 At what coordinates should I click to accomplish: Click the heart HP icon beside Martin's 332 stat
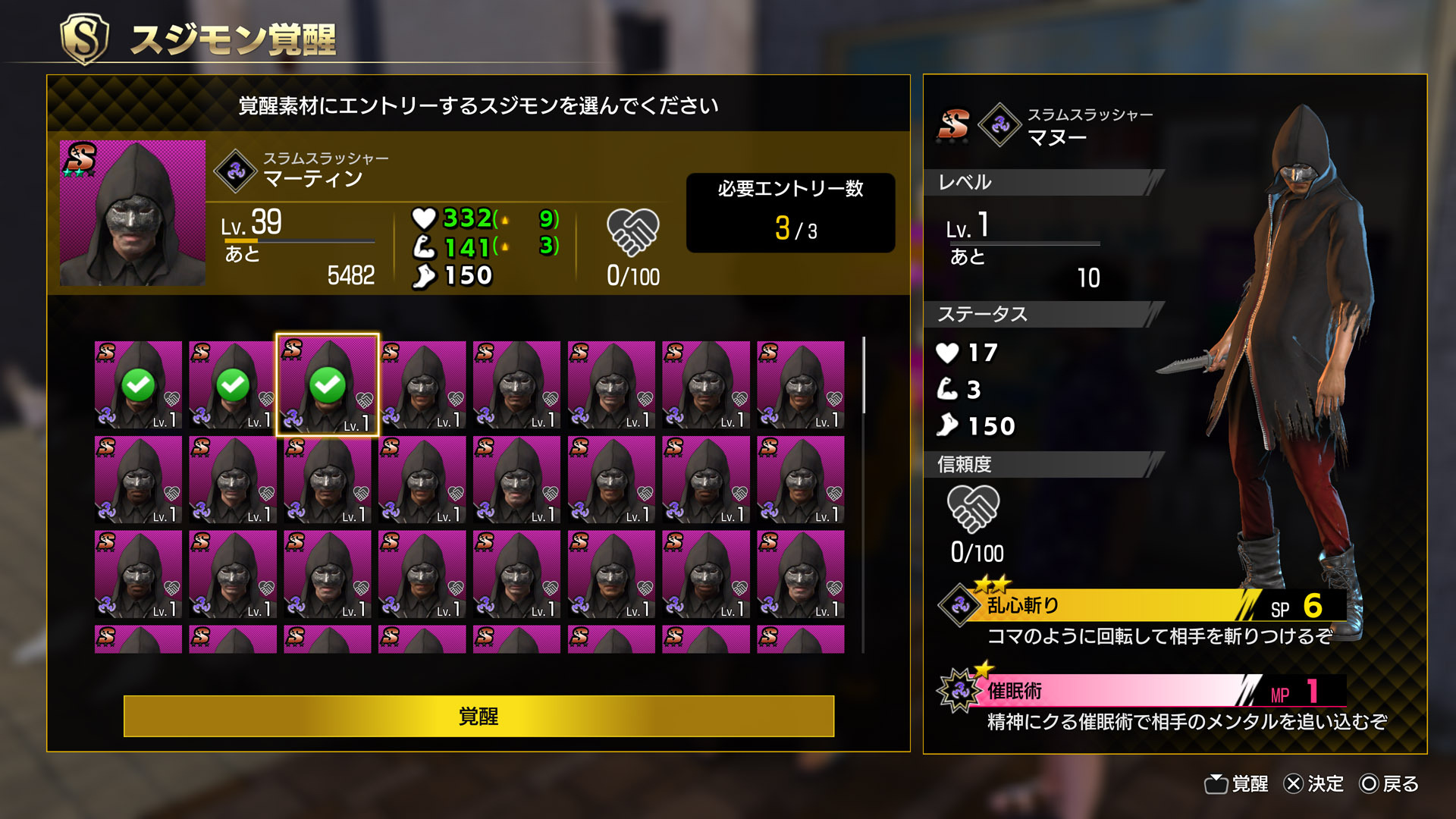(422, 220)
